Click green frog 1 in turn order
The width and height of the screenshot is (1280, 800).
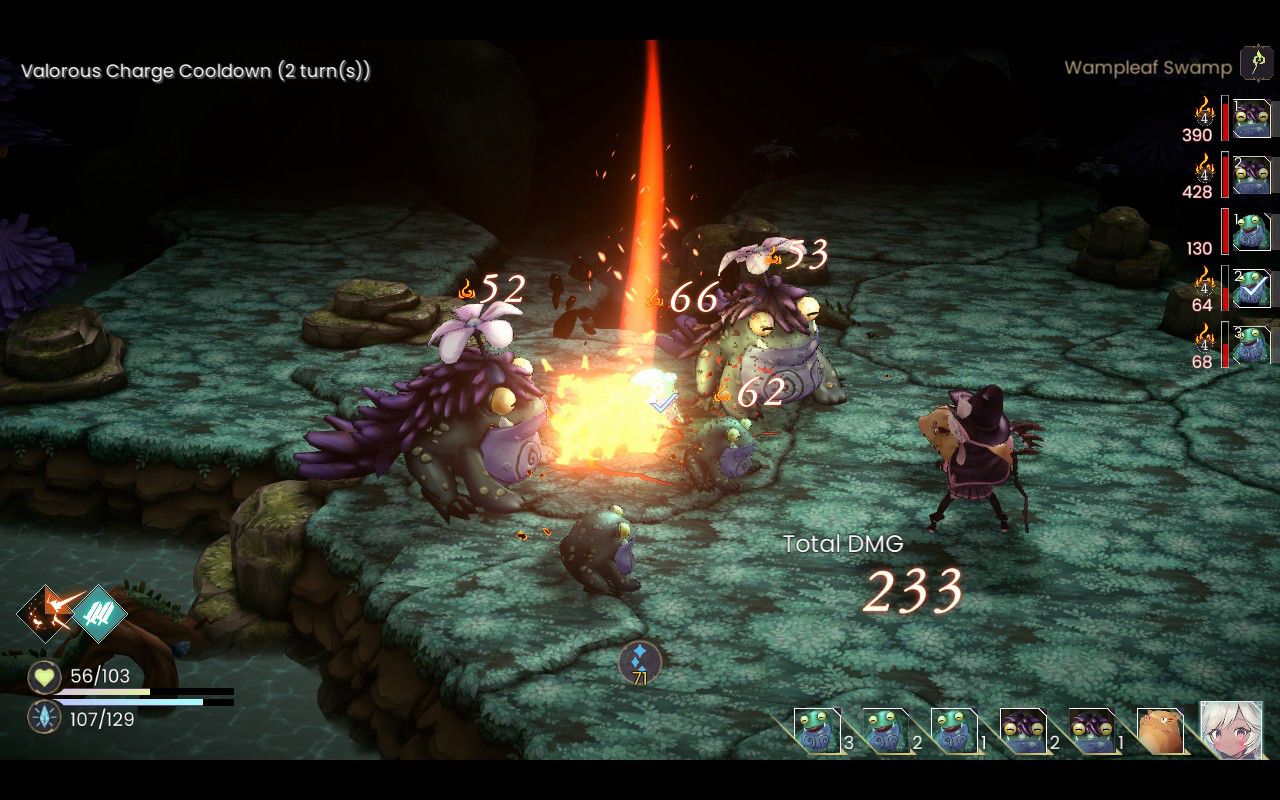[953, 731]
